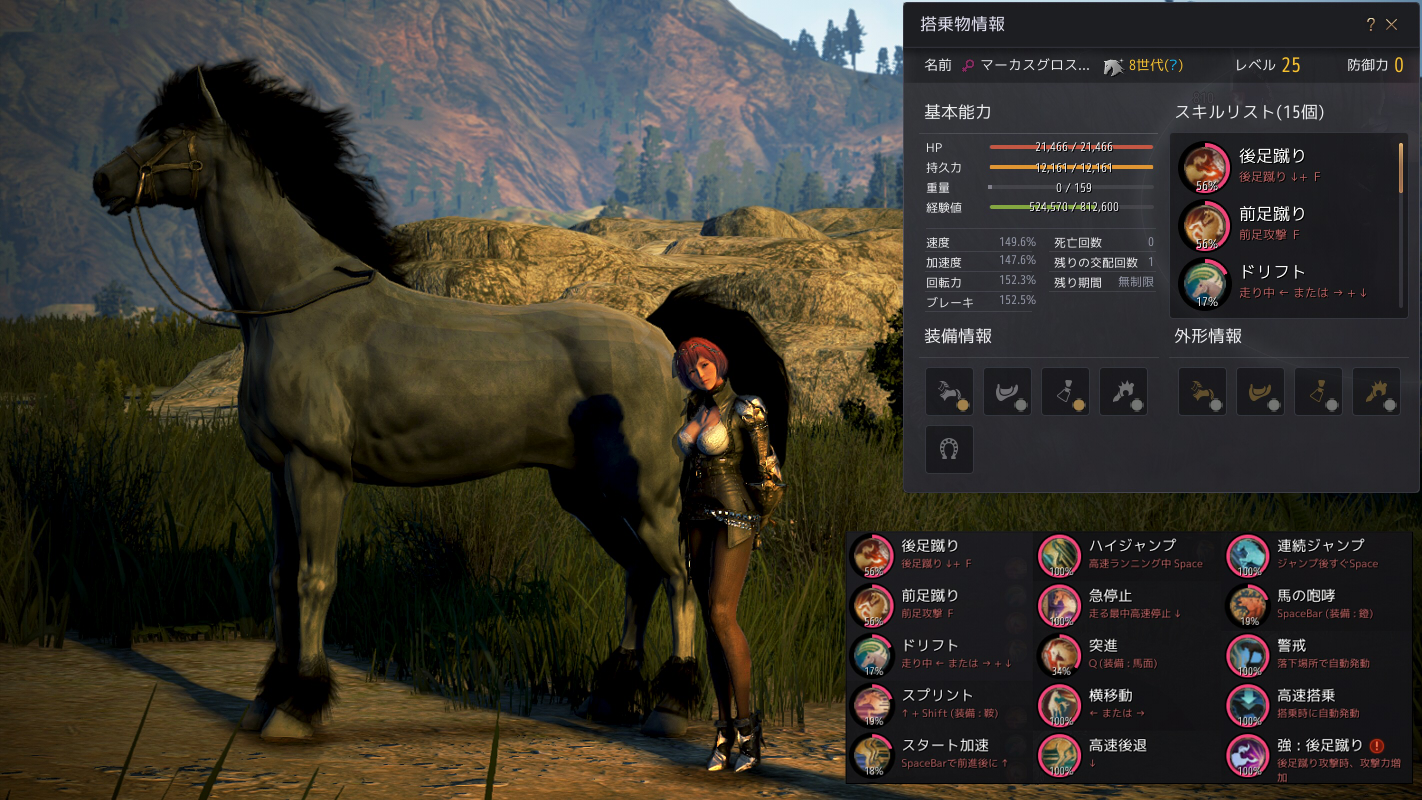Select the 強：後足蹴り skill with exclamation mark
The height and width of the screenshot is (800, 1422).
click(x=1247, y=756)
